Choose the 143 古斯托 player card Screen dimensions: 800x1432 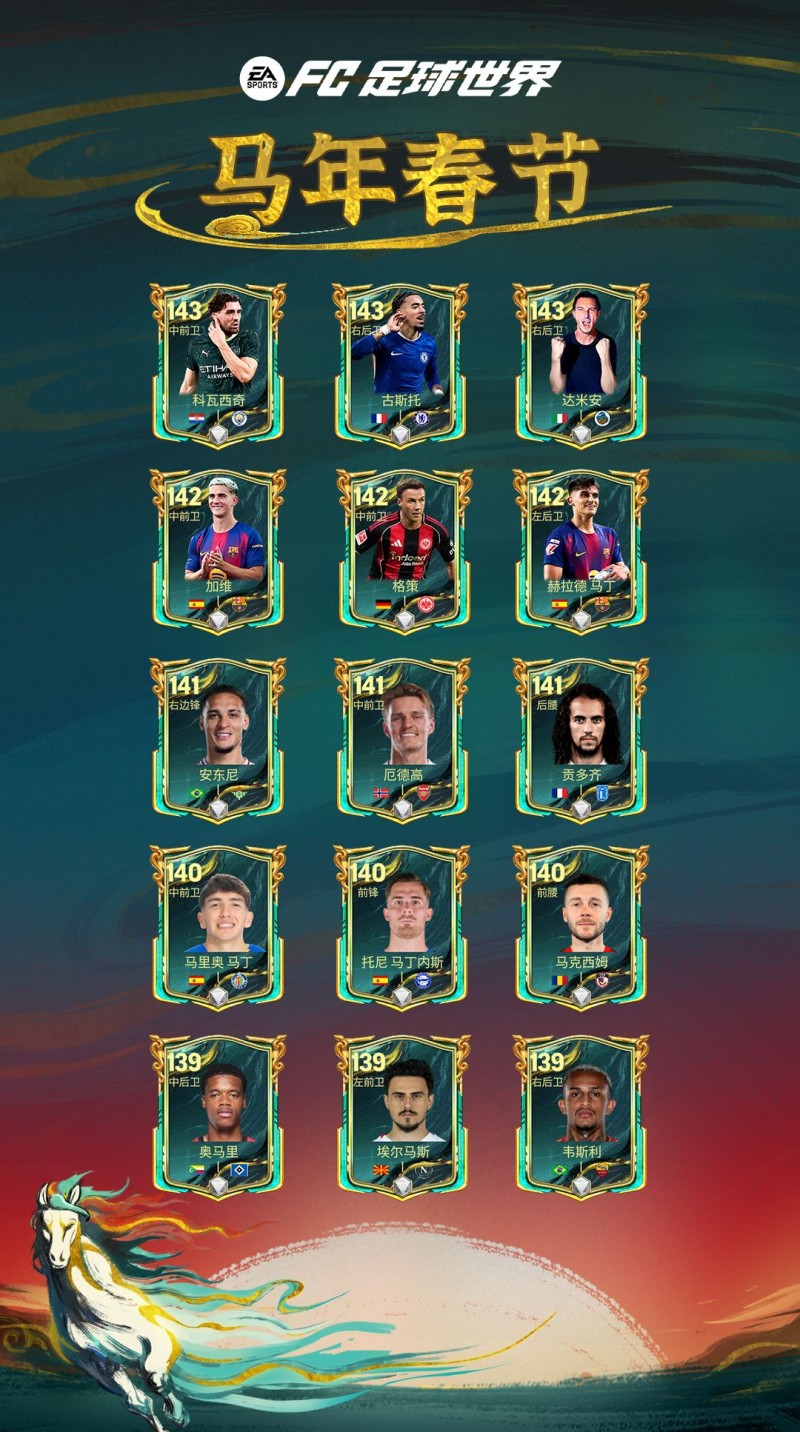[x=400, y=364]
